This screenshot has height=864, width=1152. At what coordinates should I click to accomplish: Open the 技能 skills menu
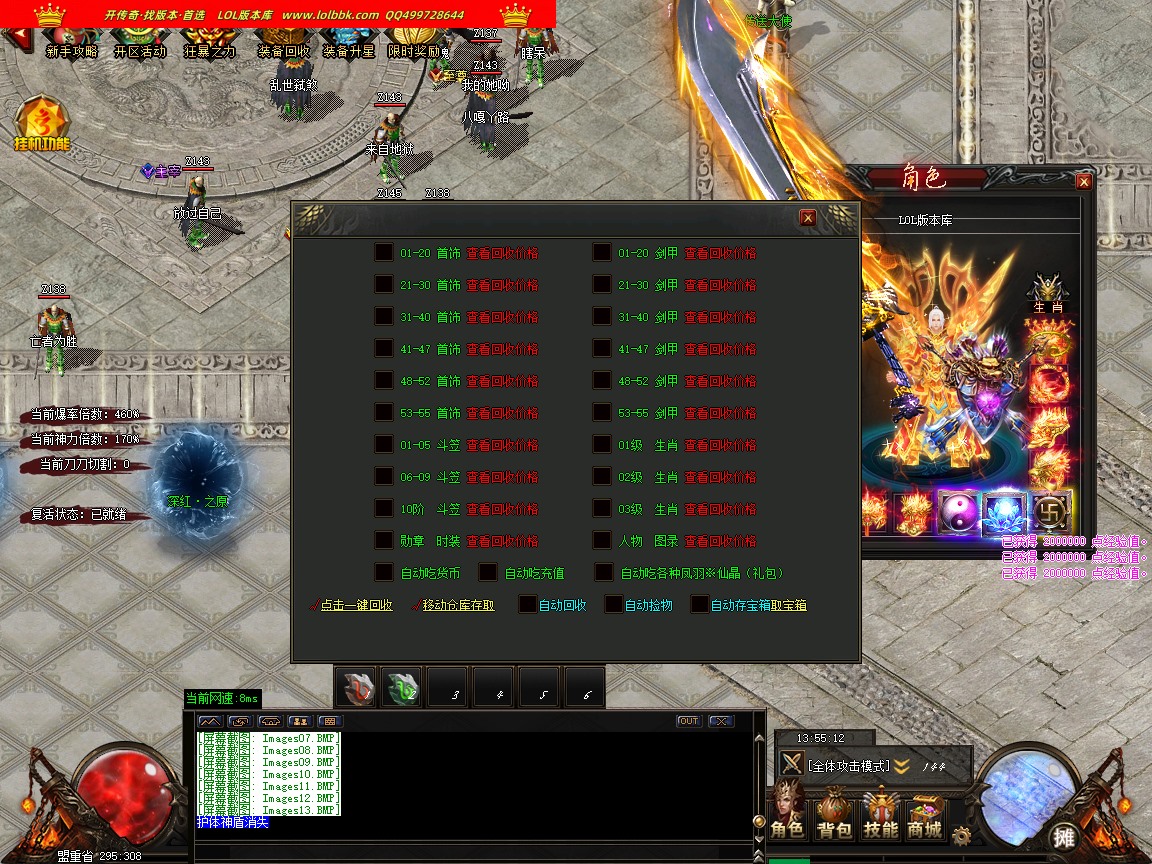click(881, 816)
